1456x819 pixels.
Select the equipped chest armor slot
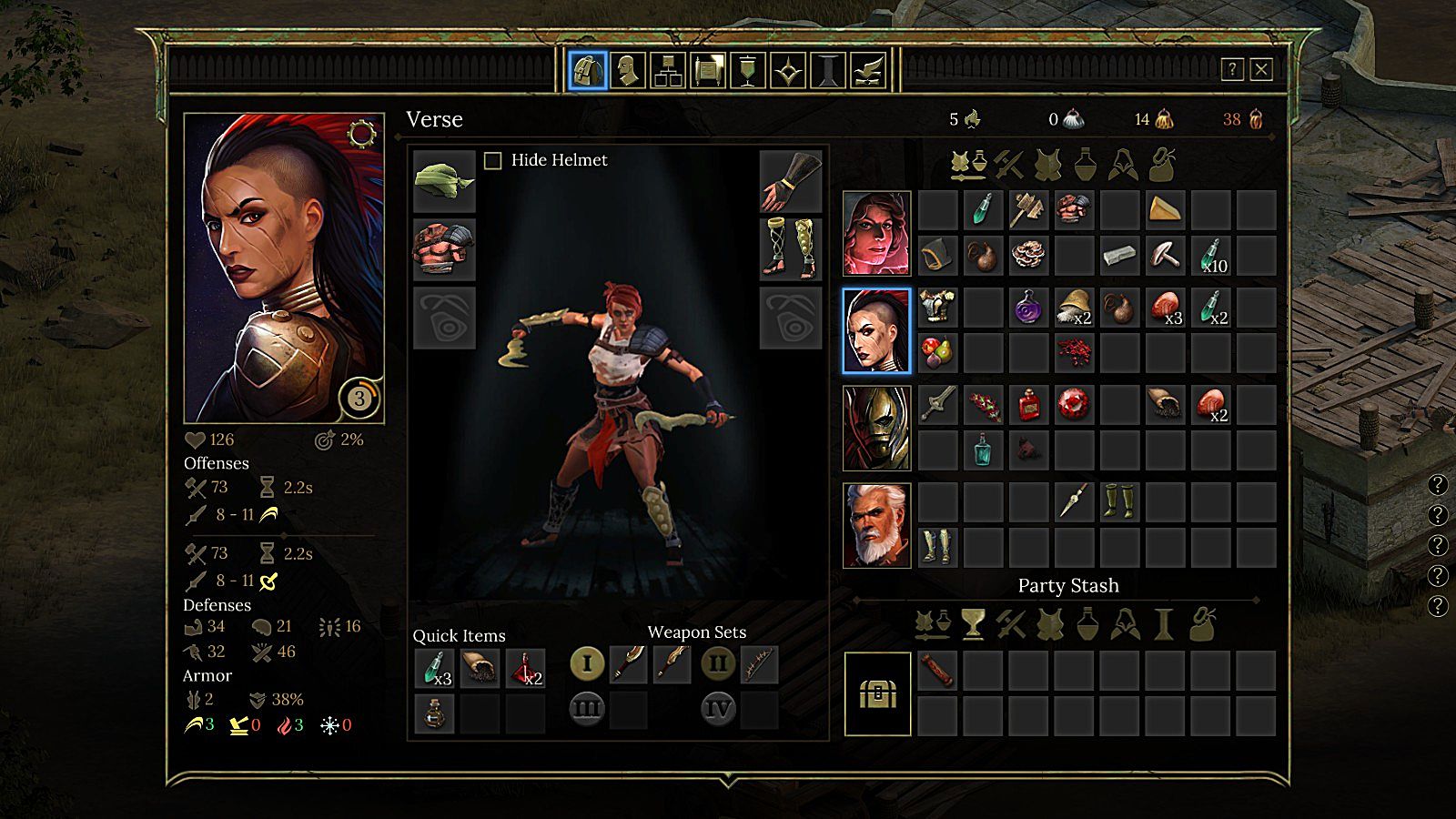point(444,249)
